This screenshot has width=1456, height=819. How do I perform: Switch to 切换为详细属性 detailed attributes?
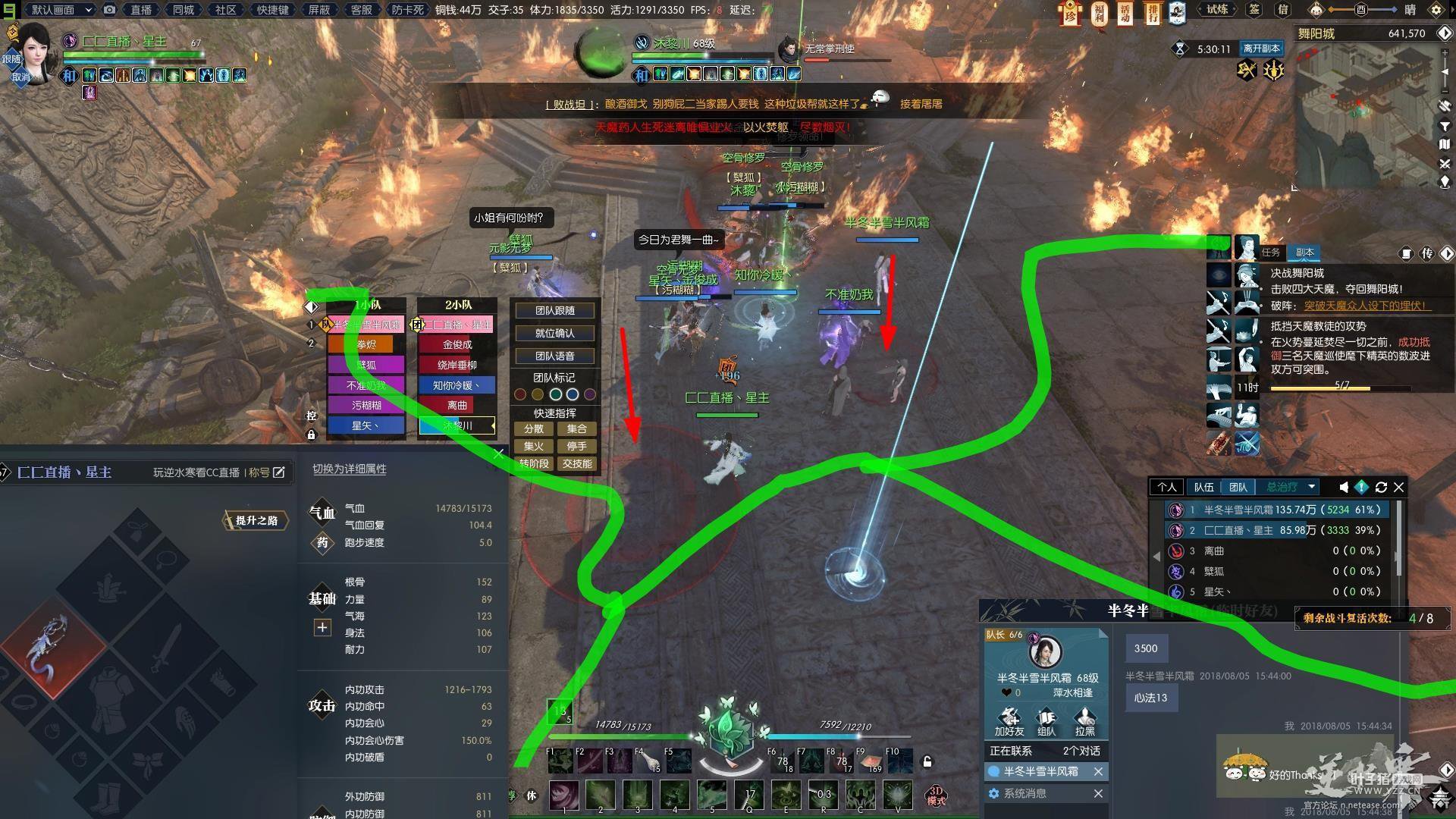[350, 469]
